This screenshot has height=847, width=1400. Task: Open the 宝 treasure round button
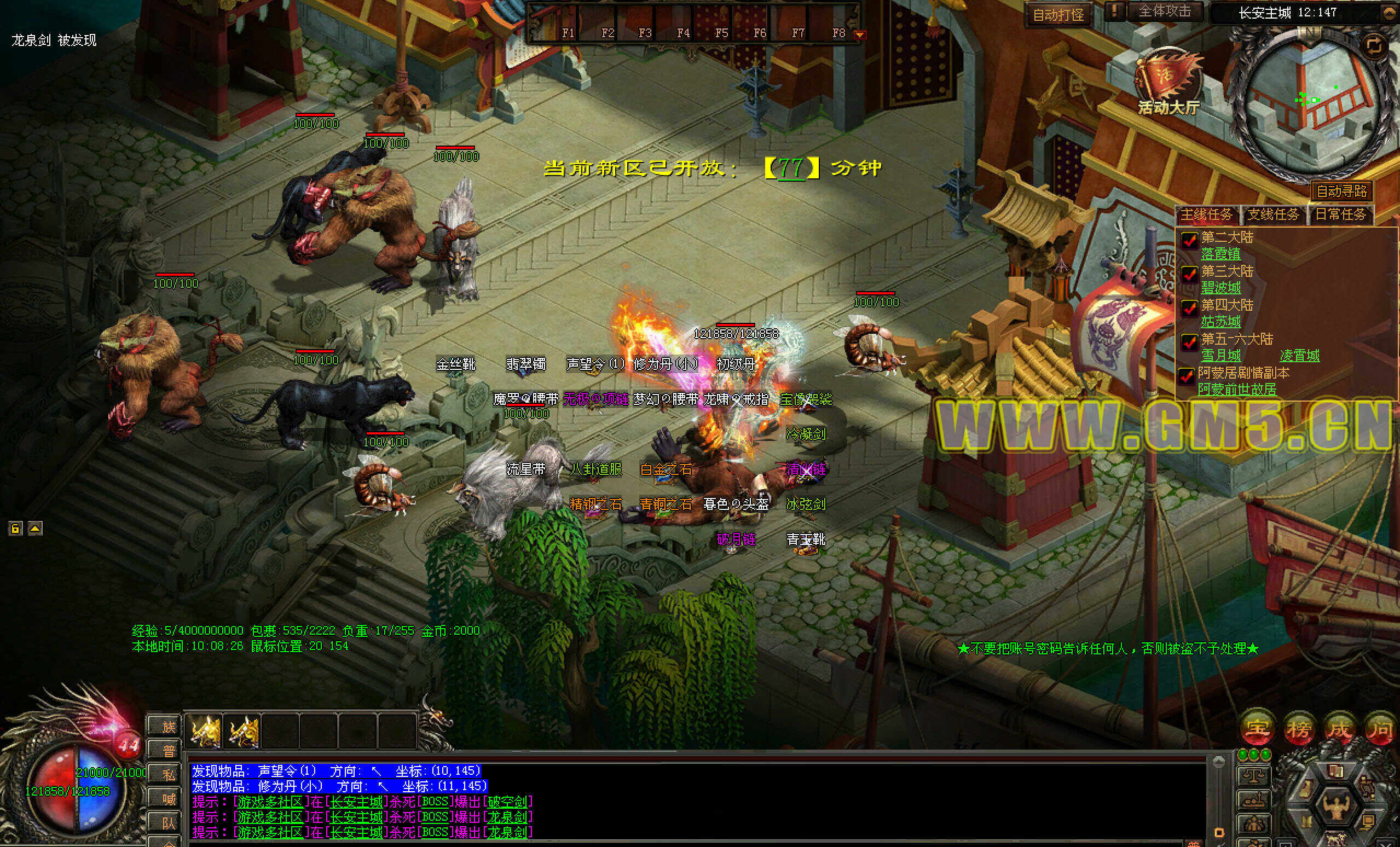click(x=1256, y=729)
